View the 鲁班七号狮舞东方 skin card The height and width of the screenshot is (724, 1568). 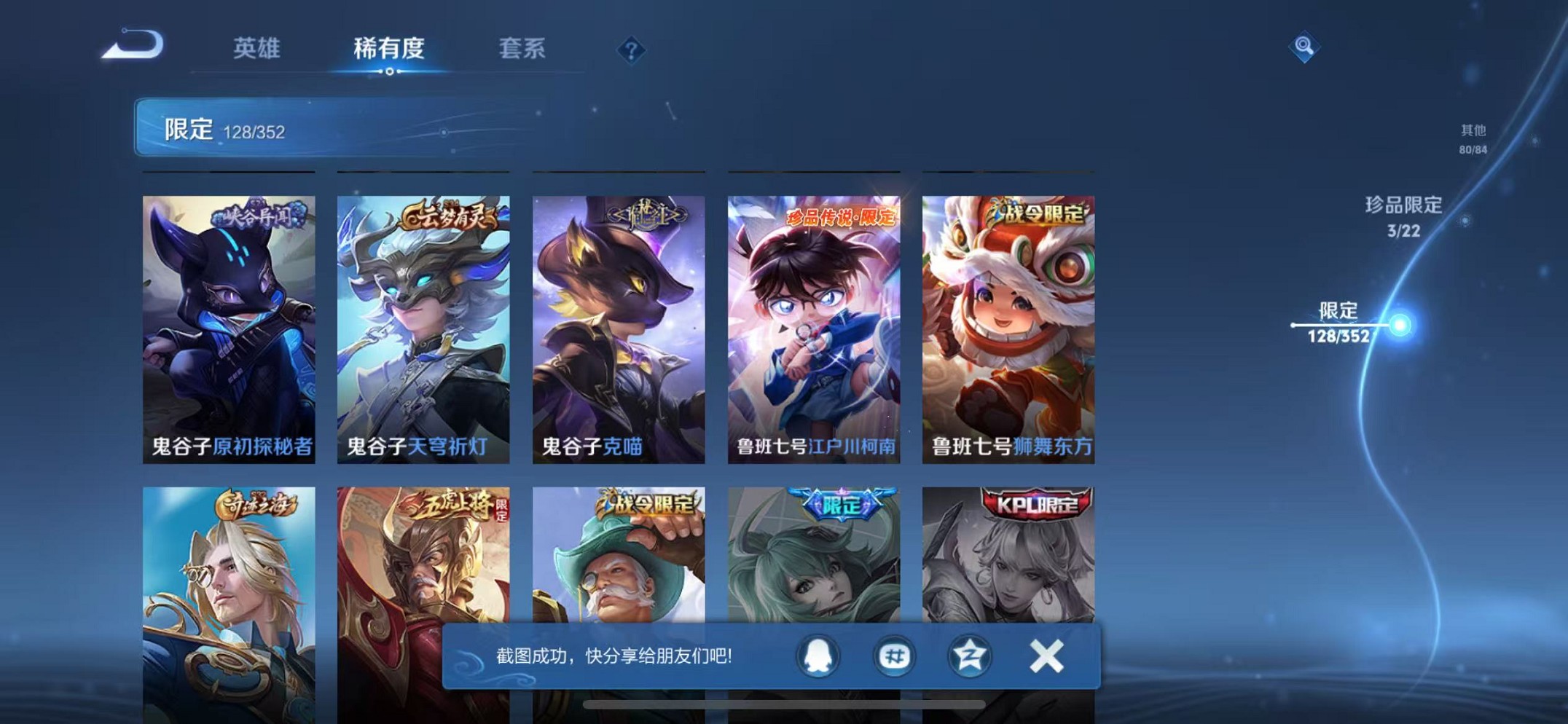pyautogui.click(x=1007, y=320)
